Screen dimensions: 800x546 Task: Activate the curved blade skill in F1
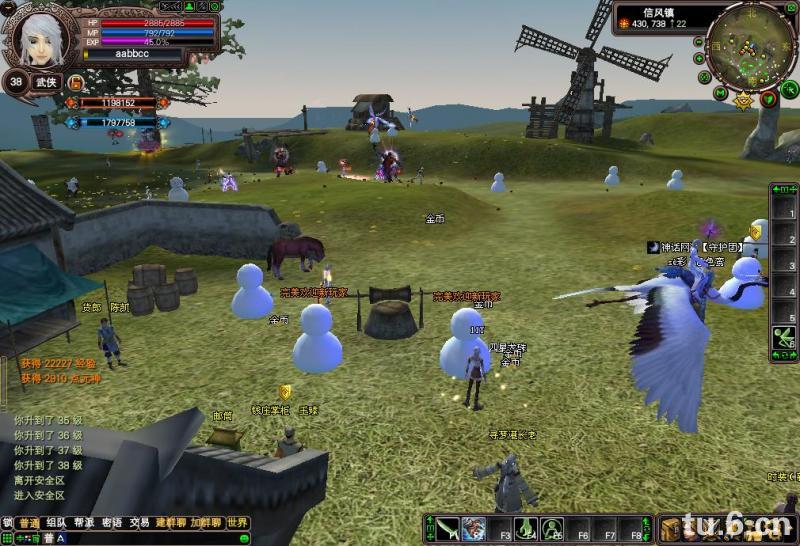click(x=447, y=528)
